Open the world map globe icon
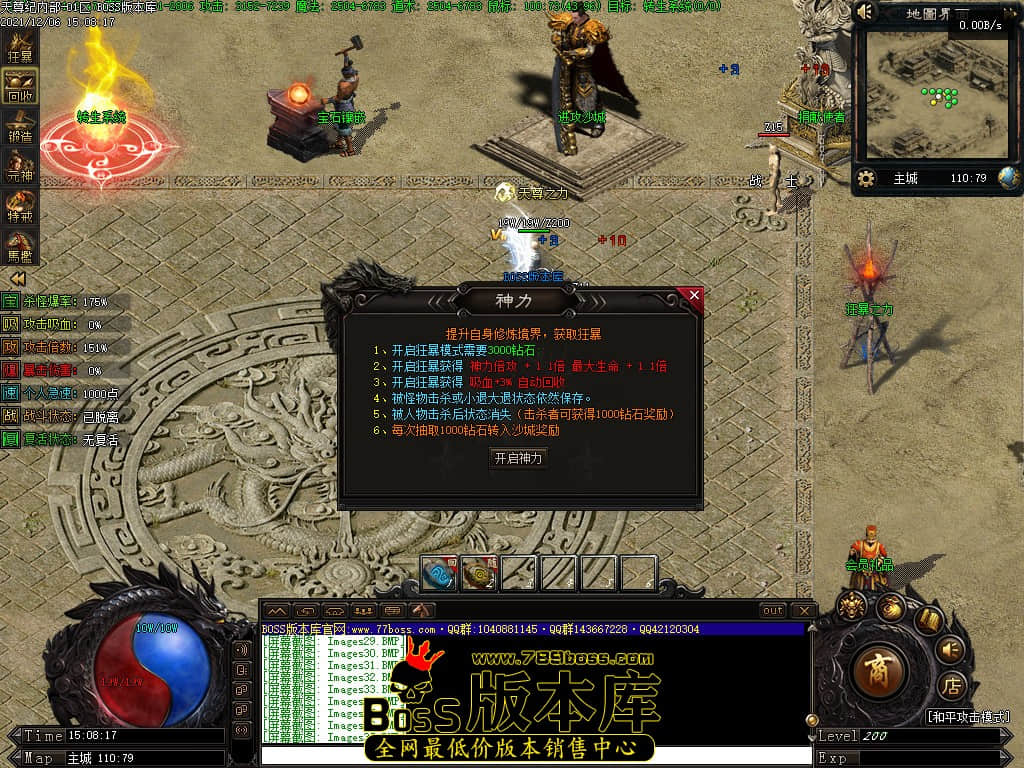The width and height of the screenshot is (1024, 768). pyautogui.click(x=1008, y=178)
